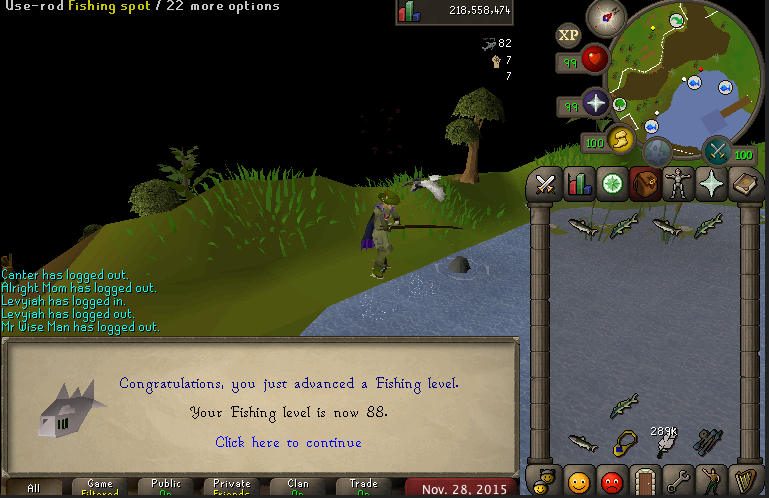Open the world map globe orb
This screenshot has height=498, width=769.
click(657, 152)
